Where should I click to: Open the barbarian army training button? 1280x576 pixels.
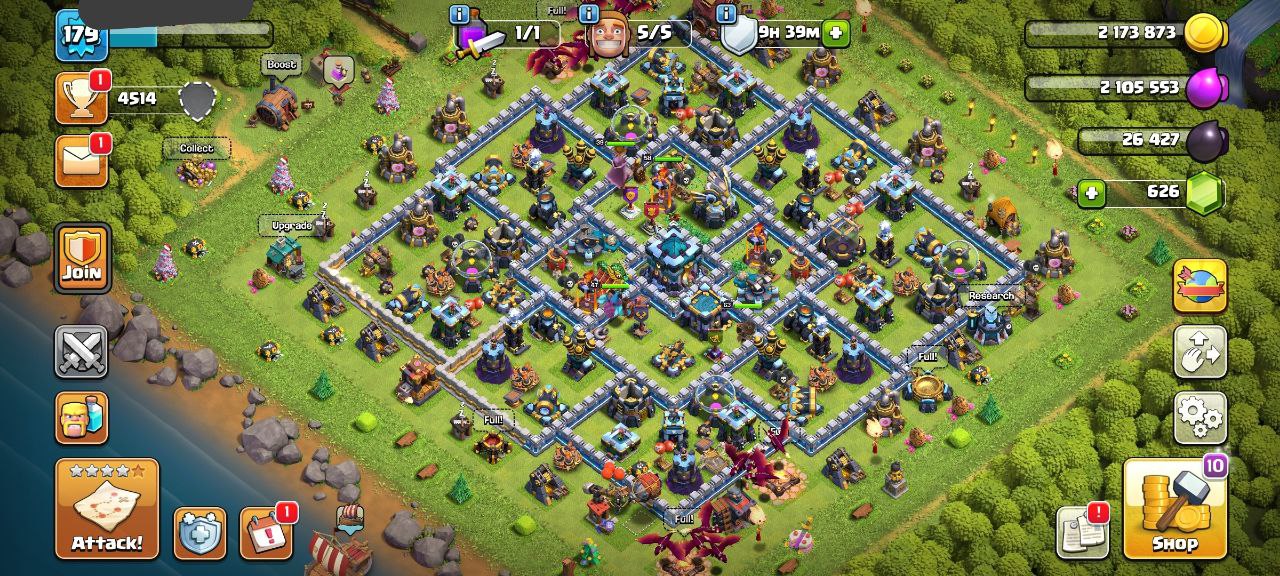81,417
